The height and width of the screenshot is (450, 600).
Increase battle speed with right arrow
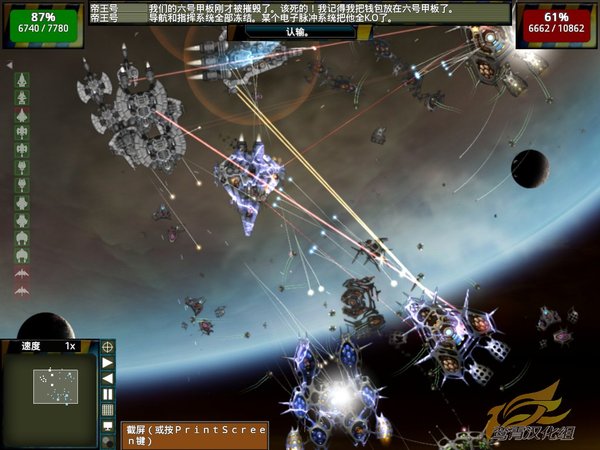pos(108,362)
